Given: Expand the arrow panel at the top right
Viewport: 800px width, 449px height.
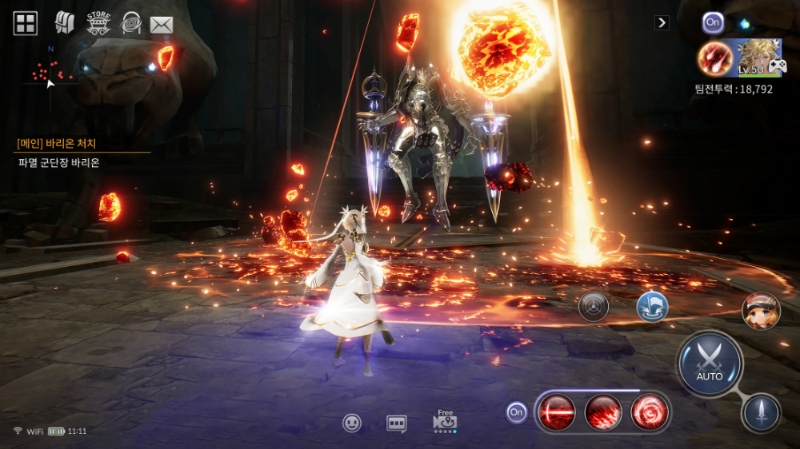Looking at the screenshot, I should pyautogui.click(x=661, y=22).
